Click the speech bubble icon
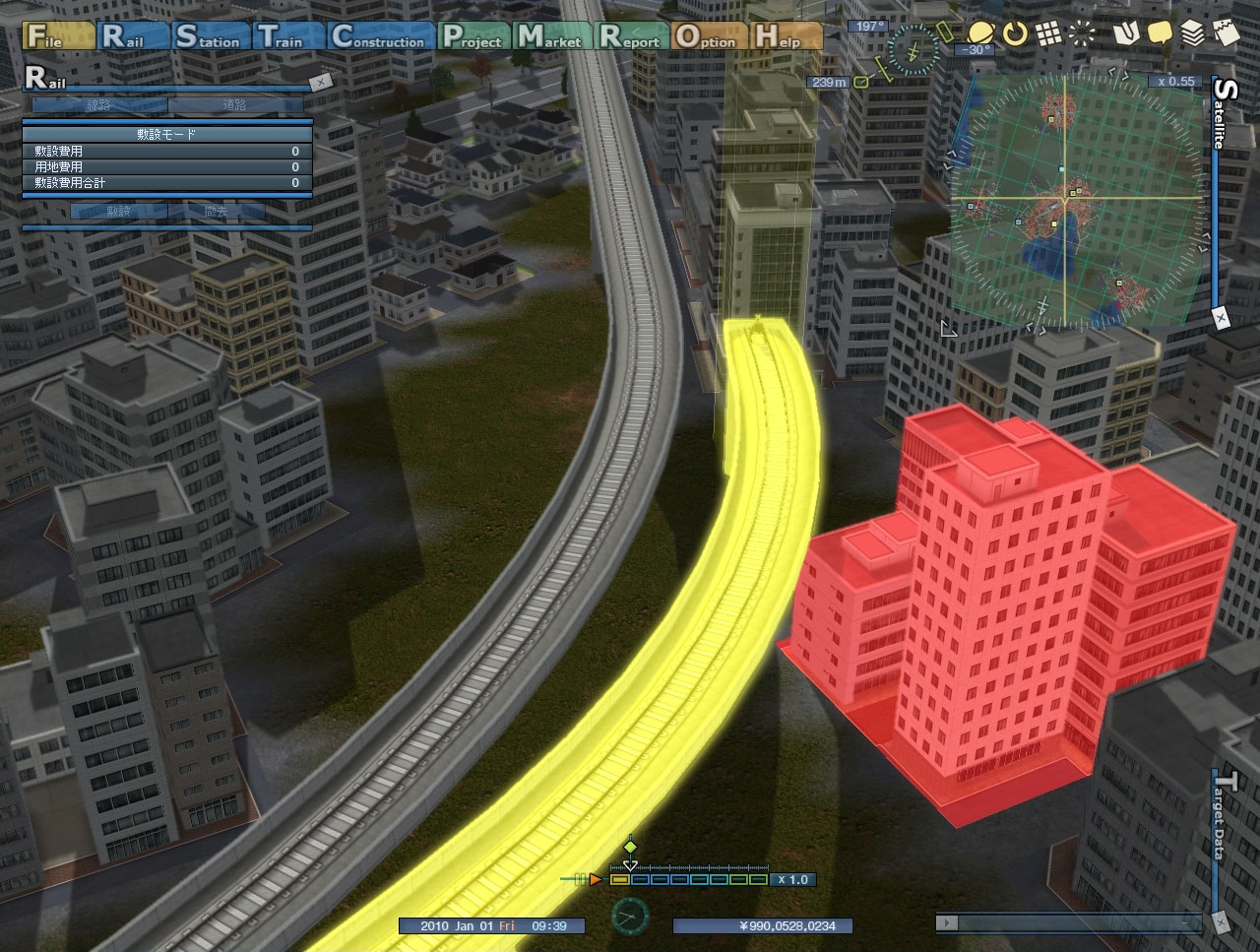 pos(1160,34)
